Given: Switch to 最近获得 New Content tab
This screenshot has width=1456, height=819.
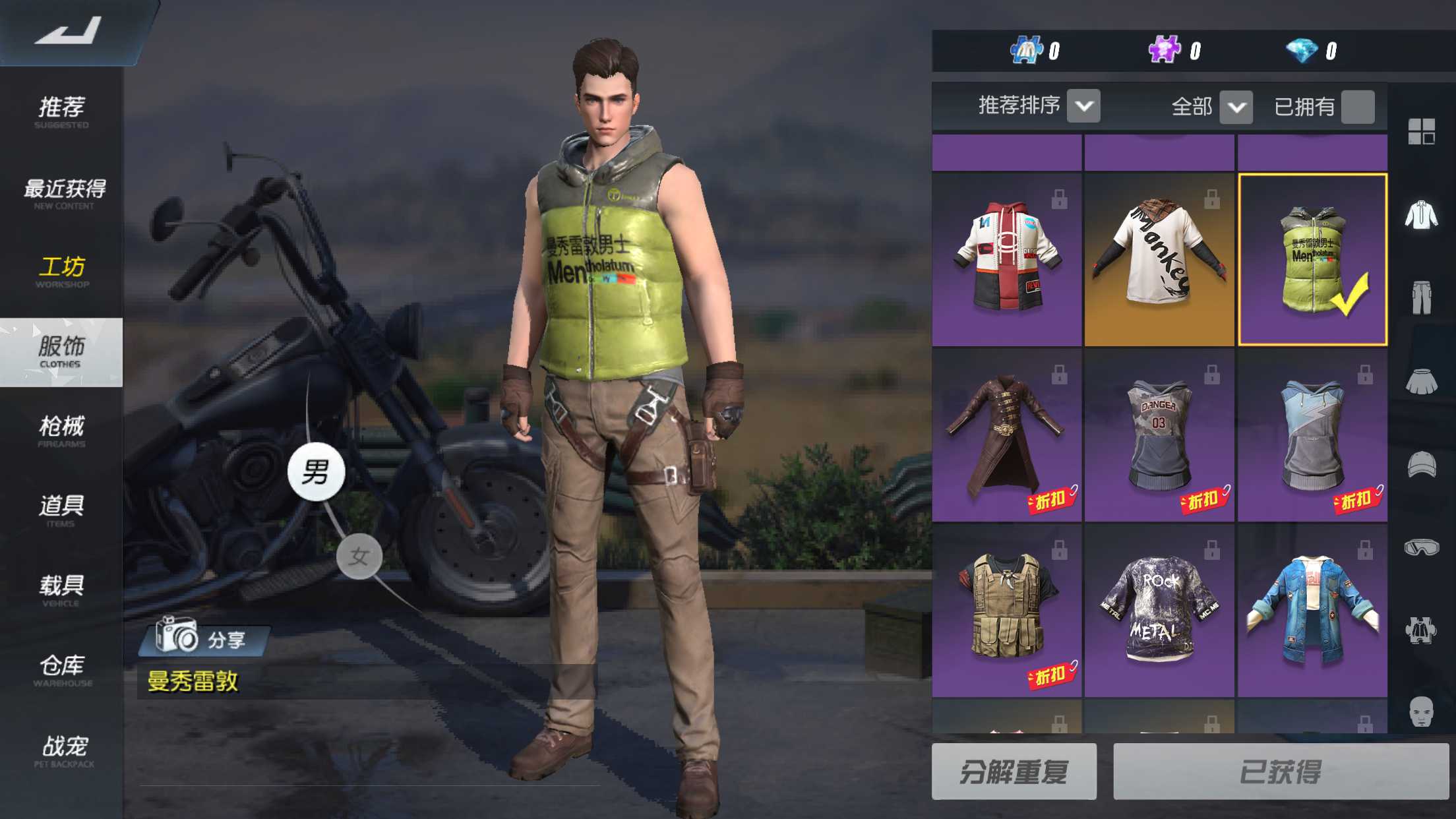Looking at the screenshot, I should point(63,193).
